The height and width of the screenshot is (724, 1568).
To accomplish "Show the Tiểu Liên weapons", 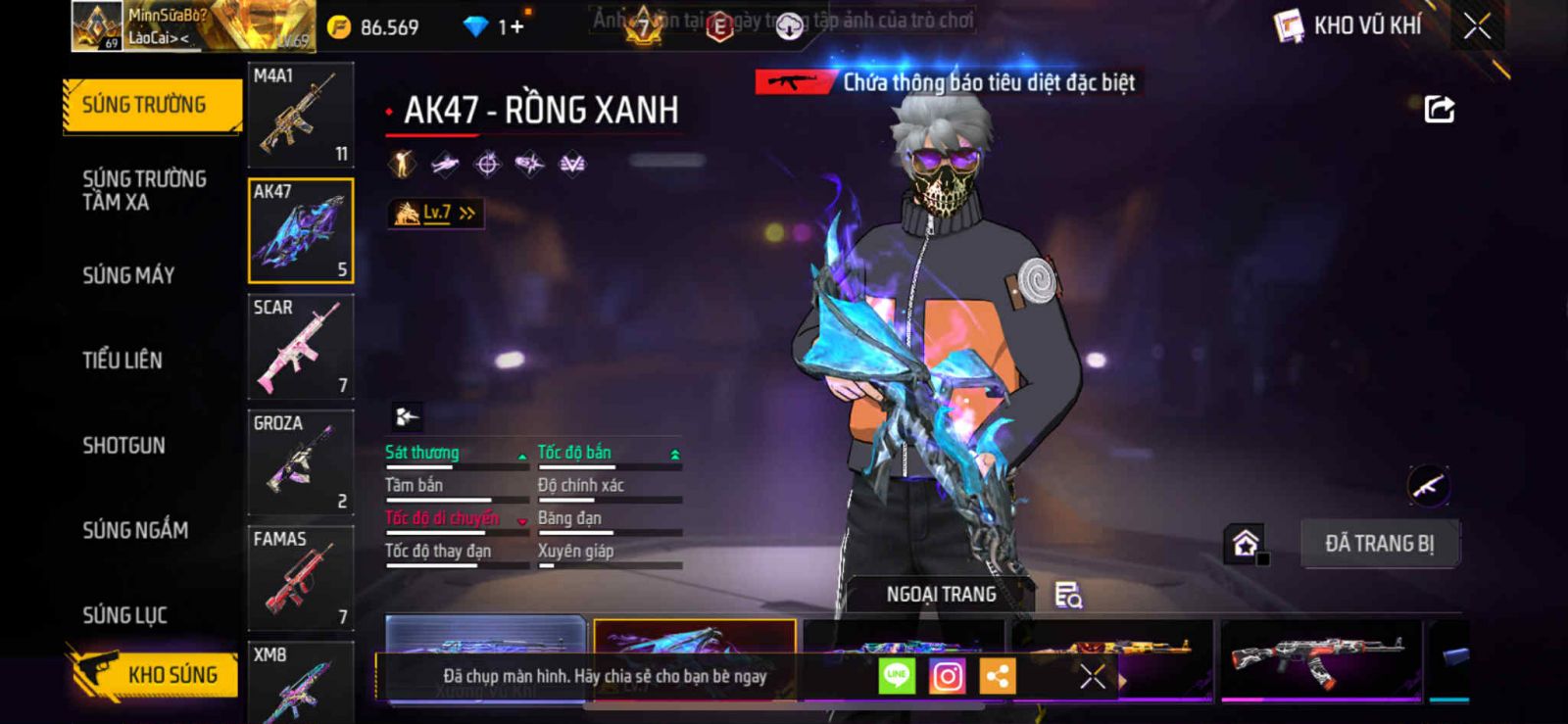I will pyautogui.click(x=122, y=361).
